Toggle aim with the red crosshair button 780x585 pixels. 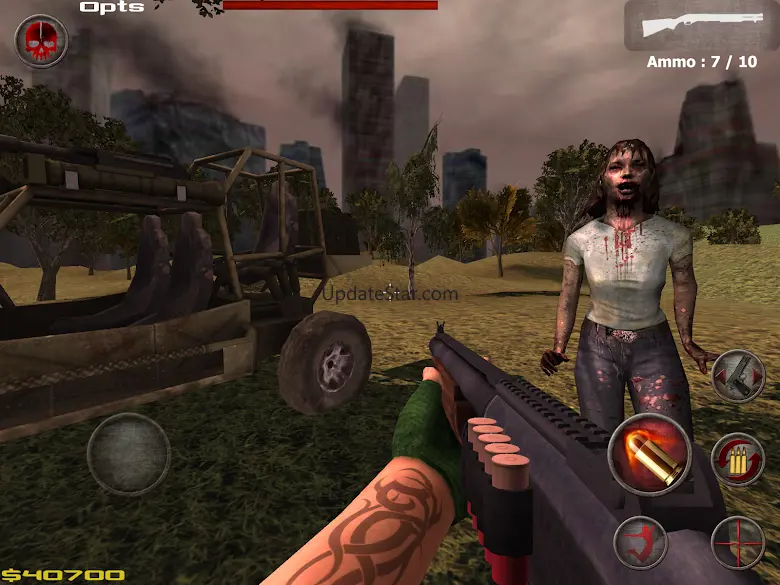738,543
